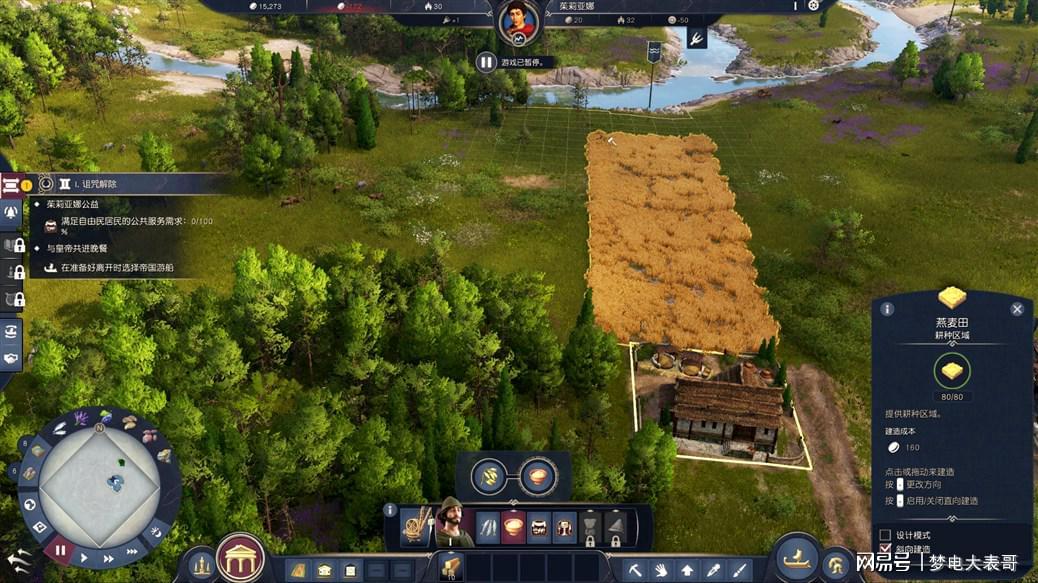
Task: Set game speed to normal play
Action: pyautogui.click(x=84, y=558)
